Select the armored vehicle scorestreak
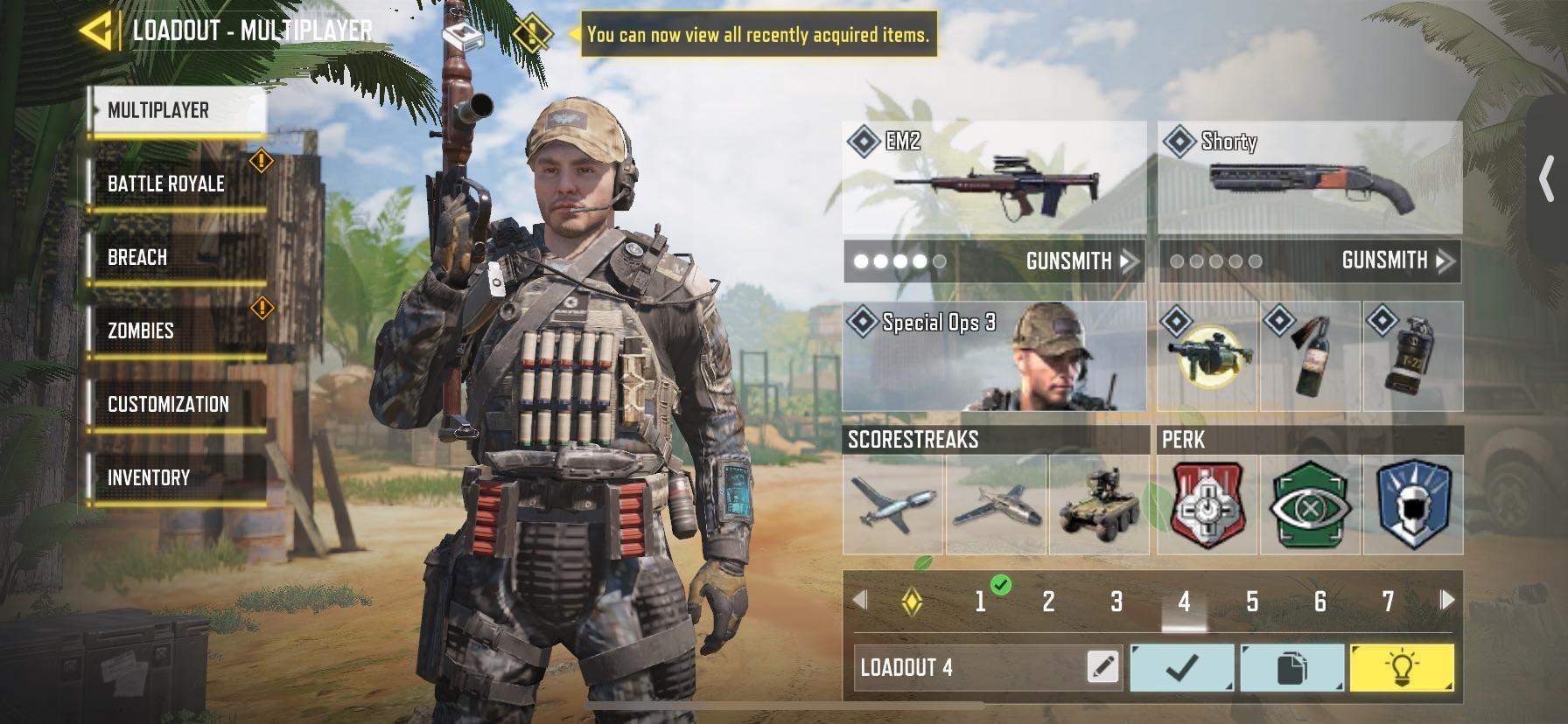The image size is (1568, 724). coord(1099,507)
